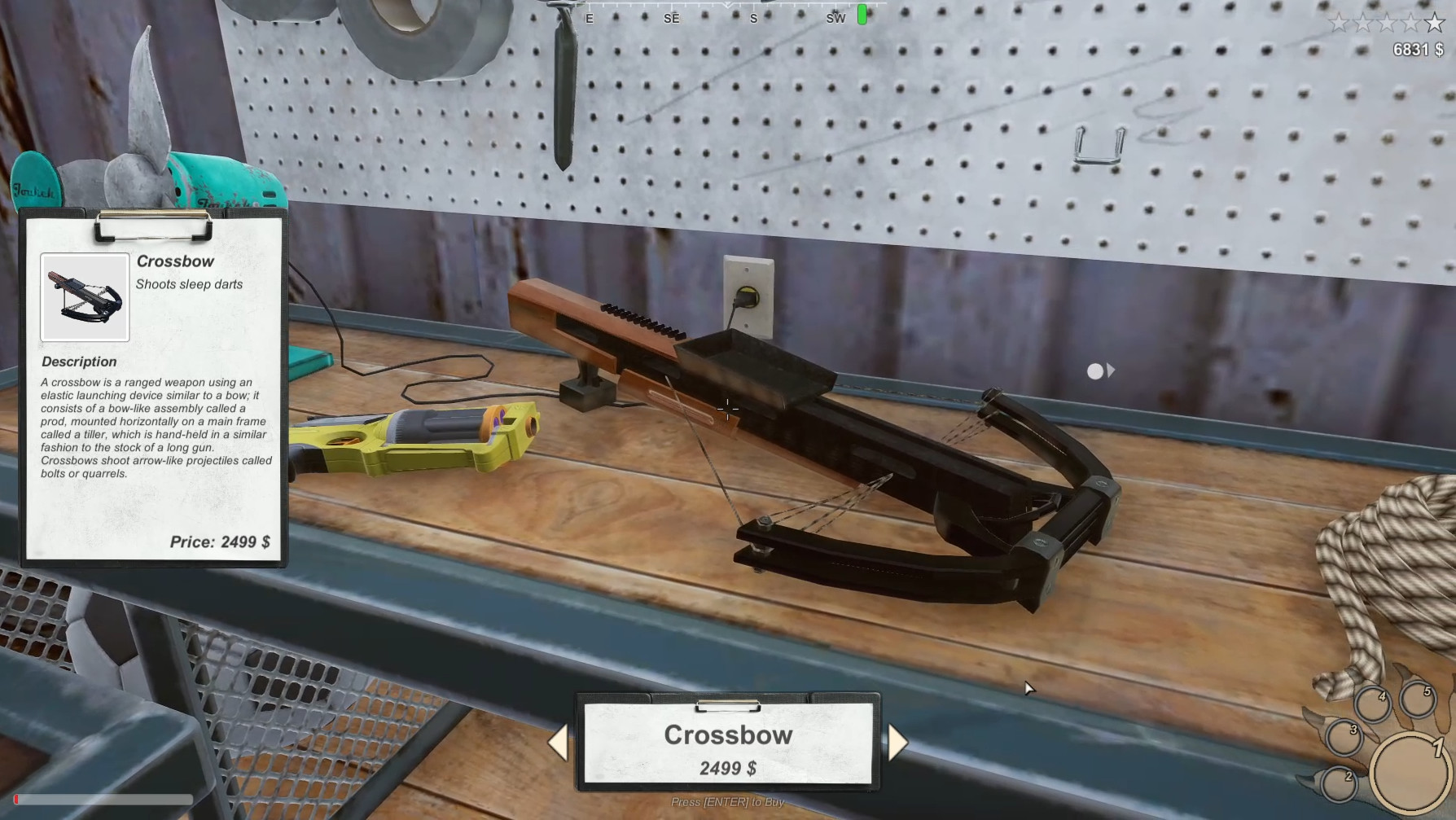Click the filled fifth star rating icon
The width and height of the screenshot is (1456, 820).
(x=1435, y=24)
